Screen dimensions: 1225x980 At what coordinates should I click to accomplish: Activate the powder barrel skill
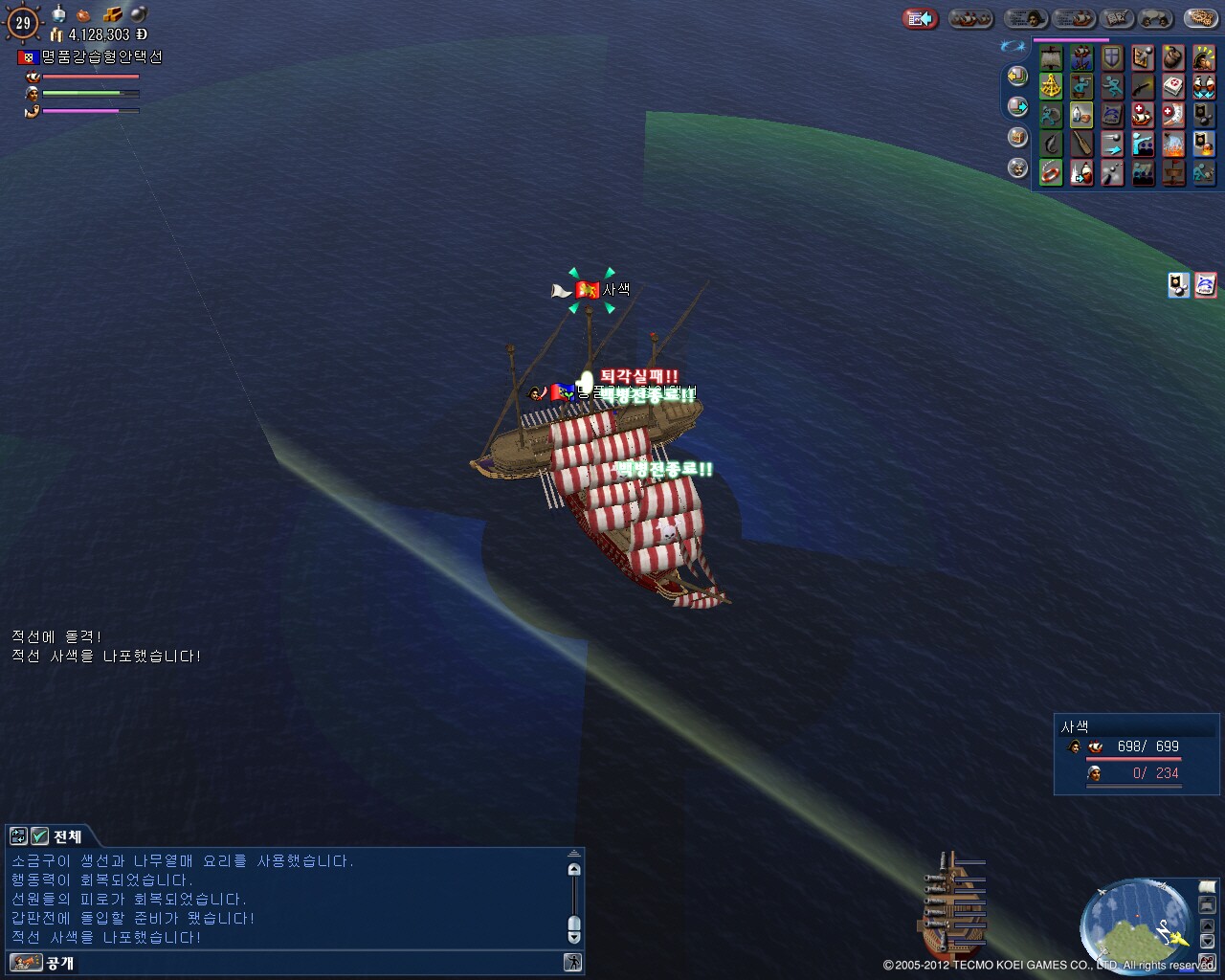point(1173,58)
